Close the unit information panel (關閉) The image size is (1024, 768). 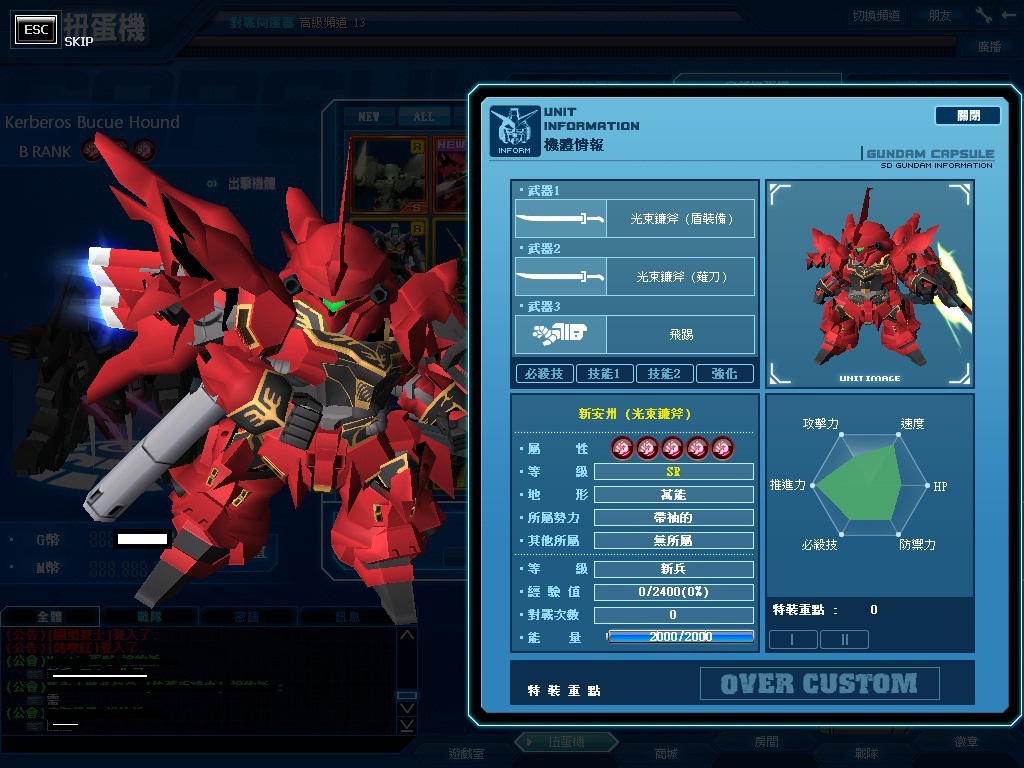(x=967, y=116)
